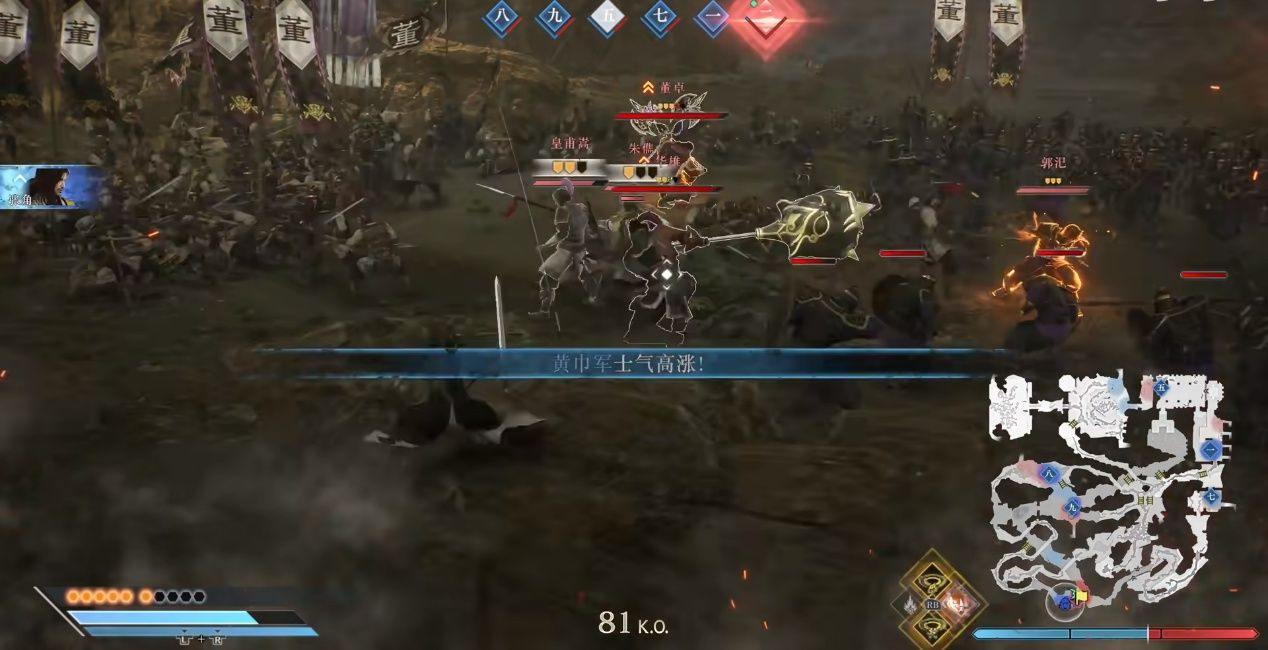Click the 七 base marker on the minimap
Viewport: 1268px width, 650px height.
pos(1212,496)
